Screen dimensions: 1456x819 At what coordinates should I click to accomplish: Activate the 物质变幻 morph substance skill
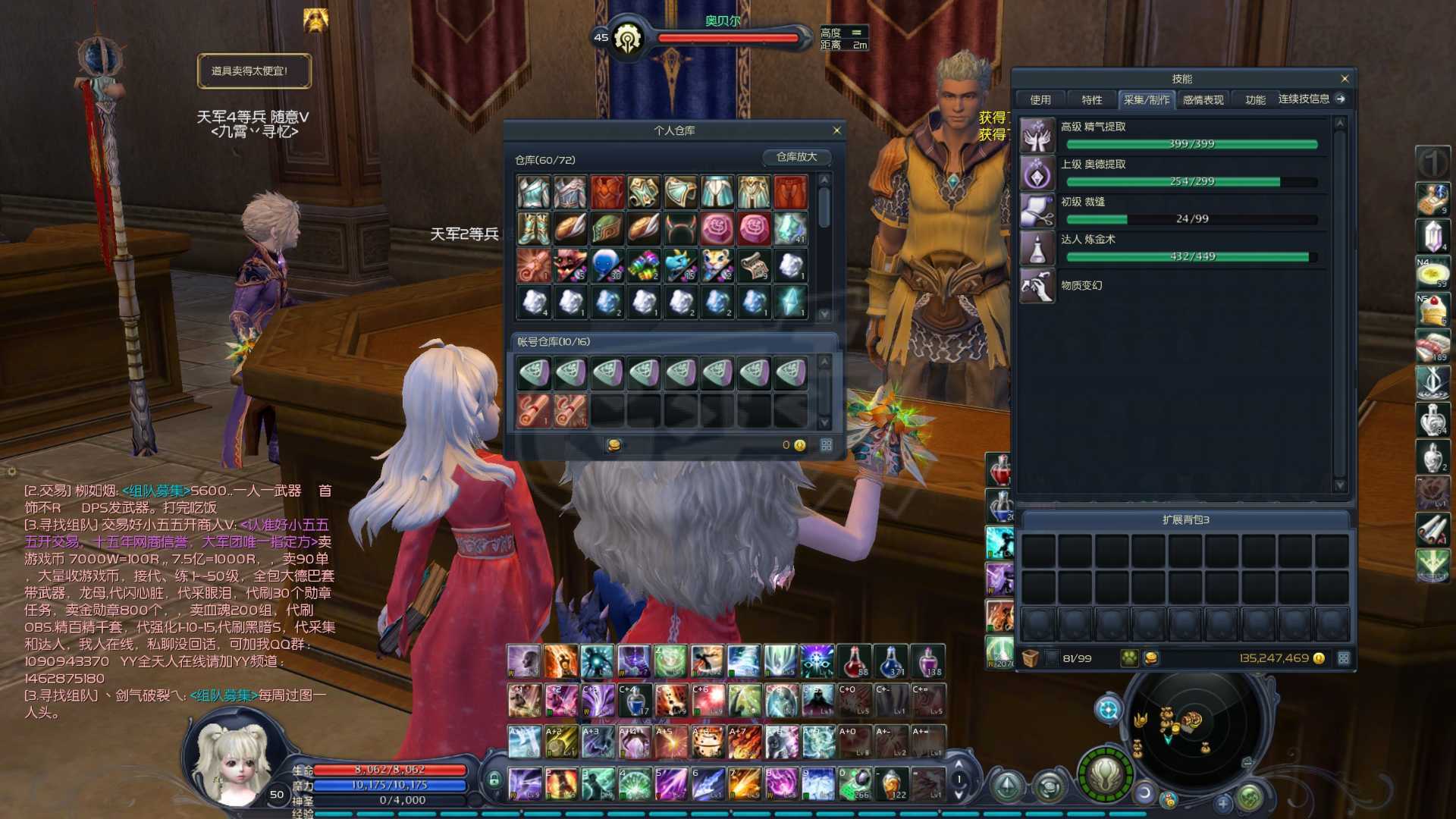click(x=1037, y=286)
